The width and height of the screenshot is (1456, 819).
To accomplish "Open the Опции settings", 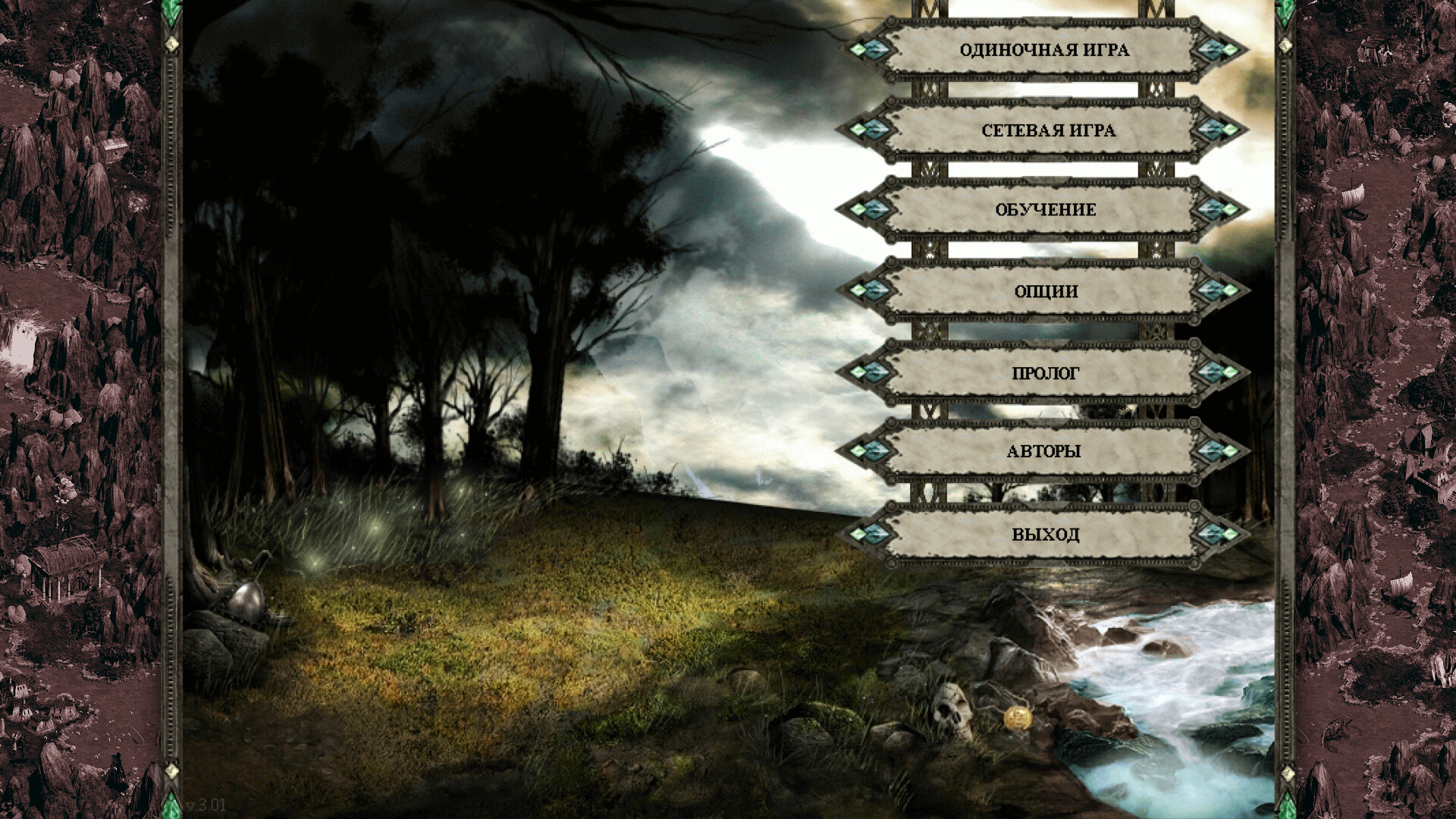I will (x=1044, y=291).
